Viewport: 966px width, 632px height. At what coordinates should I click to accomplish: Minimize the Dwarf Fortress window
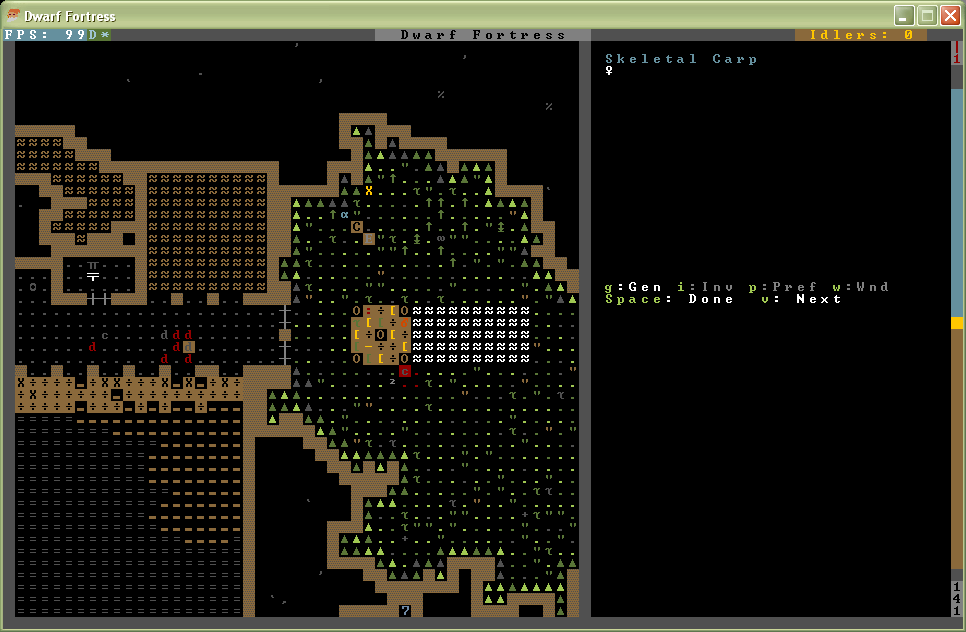point(904,15)
